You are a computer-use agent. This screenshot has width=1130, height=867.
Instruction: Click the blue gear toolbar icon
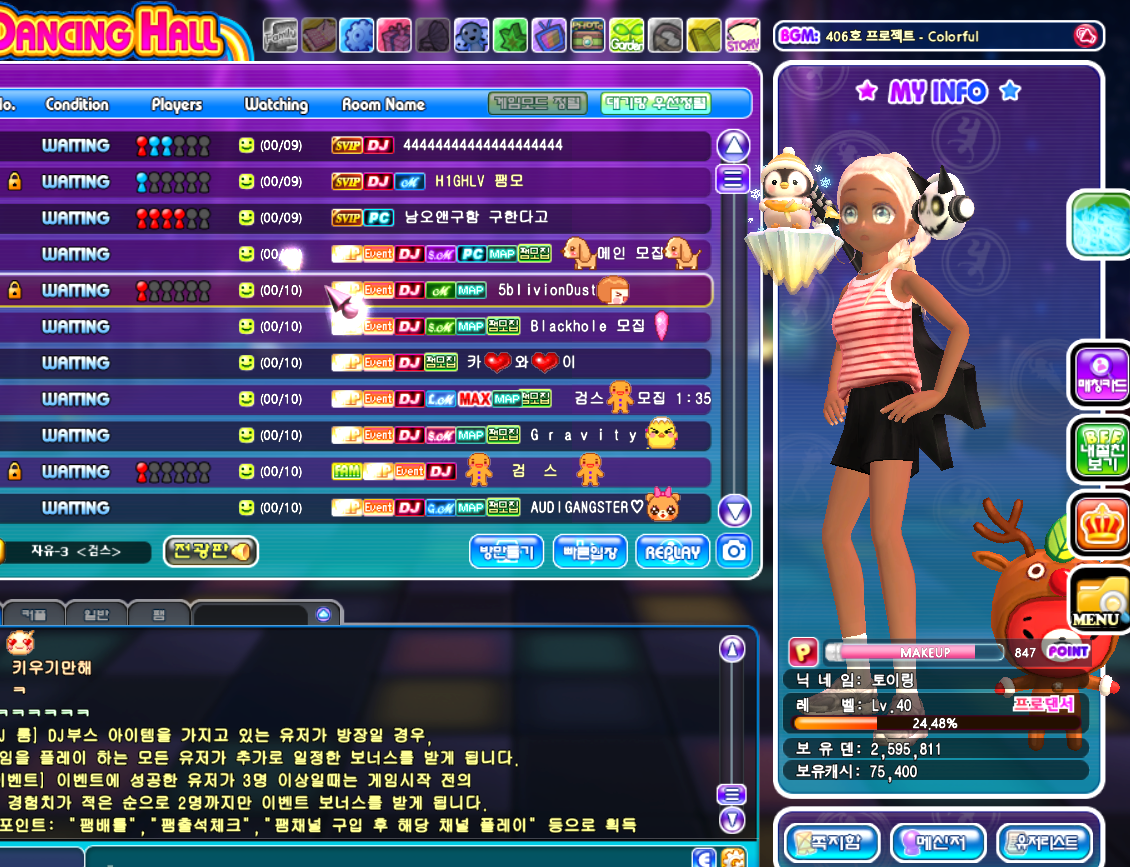[x=357, y=36]
